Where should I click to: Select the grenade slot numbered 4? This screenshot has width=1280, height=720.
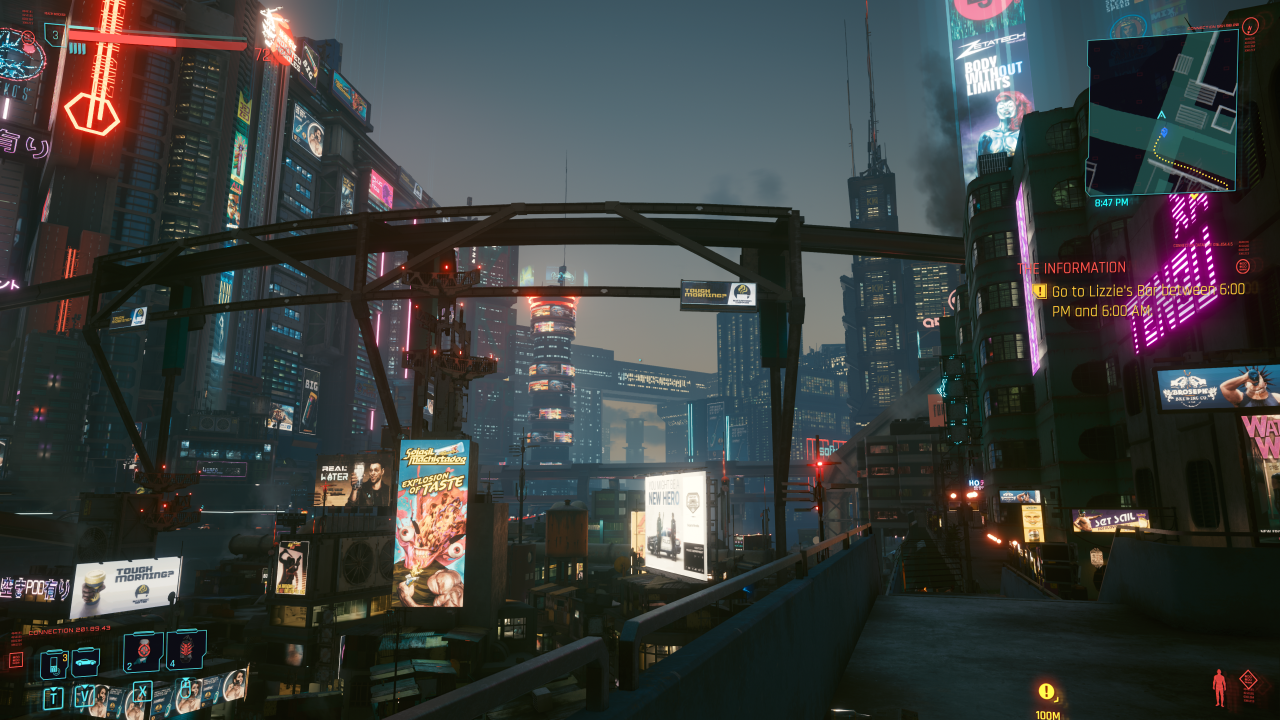tap(187, 650)
